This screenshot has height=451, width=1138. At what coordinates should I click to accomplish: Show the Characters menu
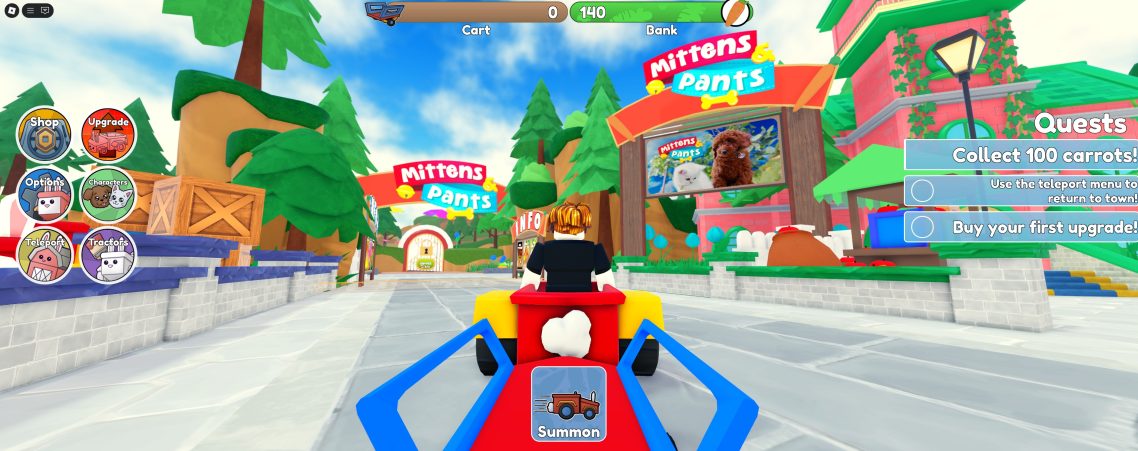pos(108,194)
